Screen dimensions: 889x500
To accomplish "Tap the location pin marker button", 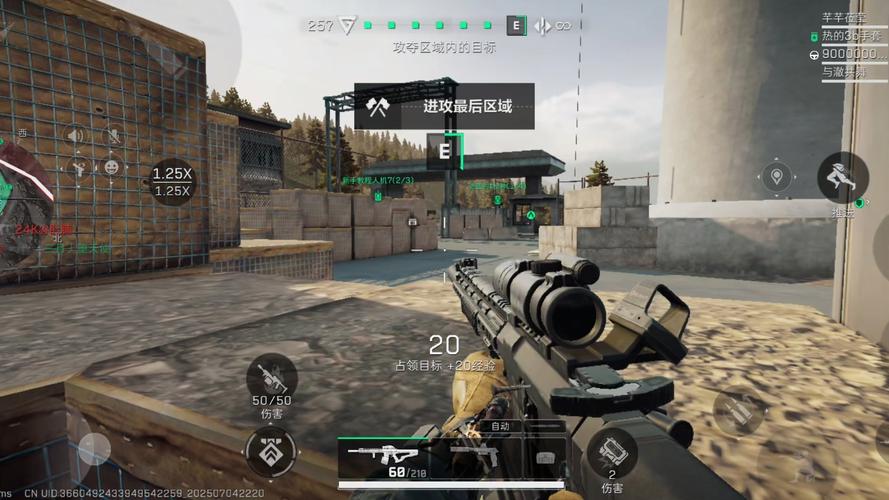I will click(x=776, y=179).
